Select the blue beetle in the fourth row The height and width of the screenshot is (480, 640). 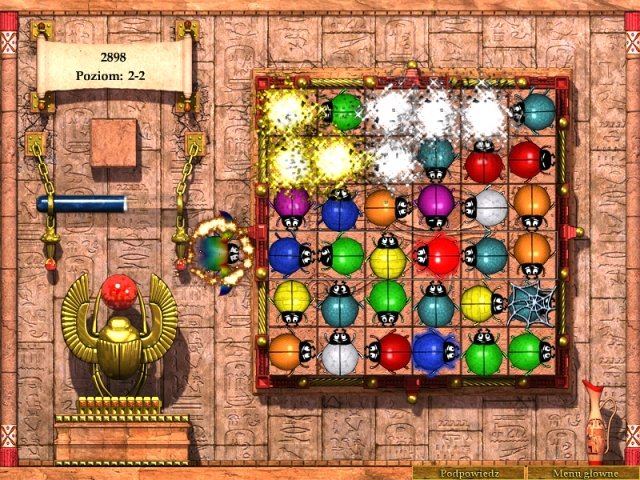[x=289, y=254]
